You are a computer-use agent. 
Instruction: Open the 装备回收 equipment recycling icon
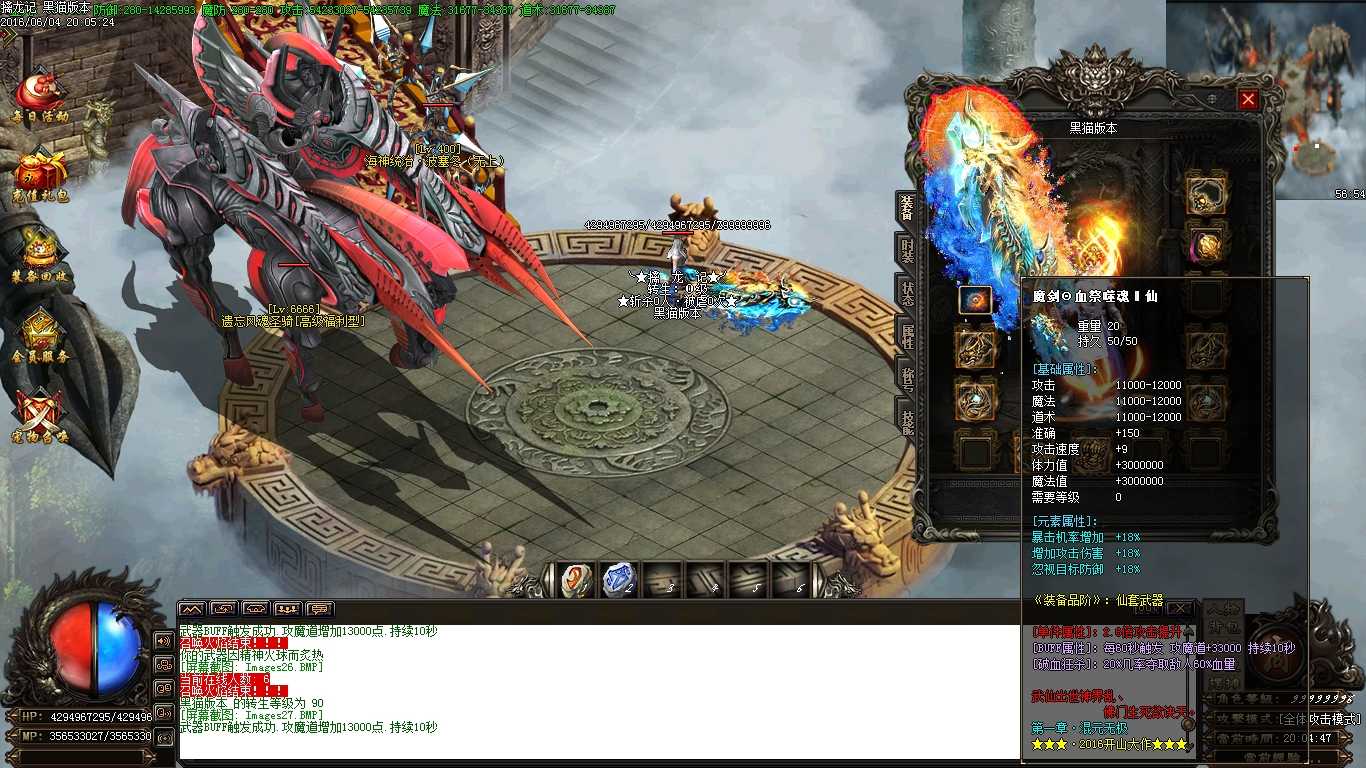coord(40,250)
